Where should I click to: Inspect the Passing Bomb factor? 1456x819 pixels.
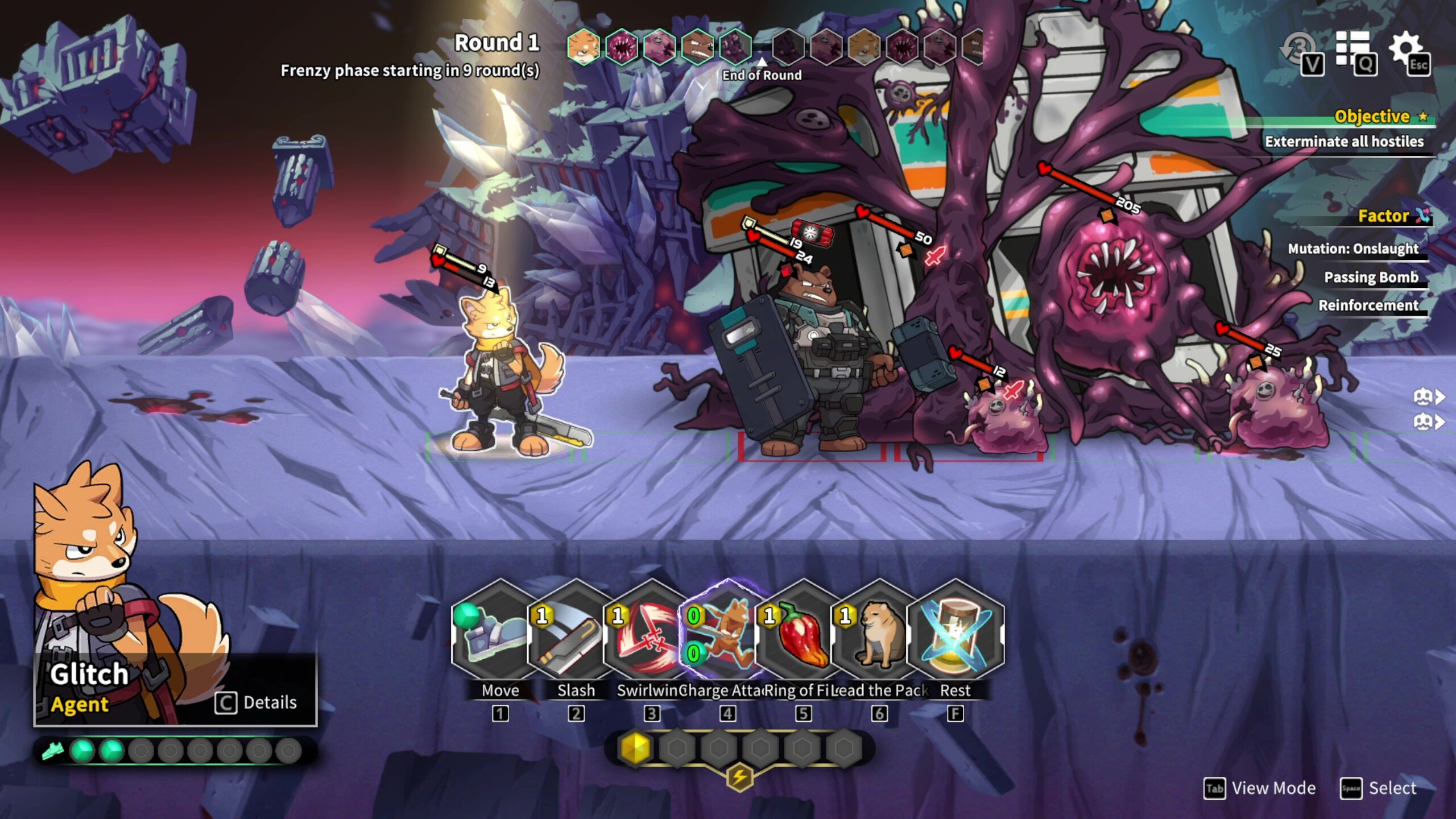(x=1371, y=277)
